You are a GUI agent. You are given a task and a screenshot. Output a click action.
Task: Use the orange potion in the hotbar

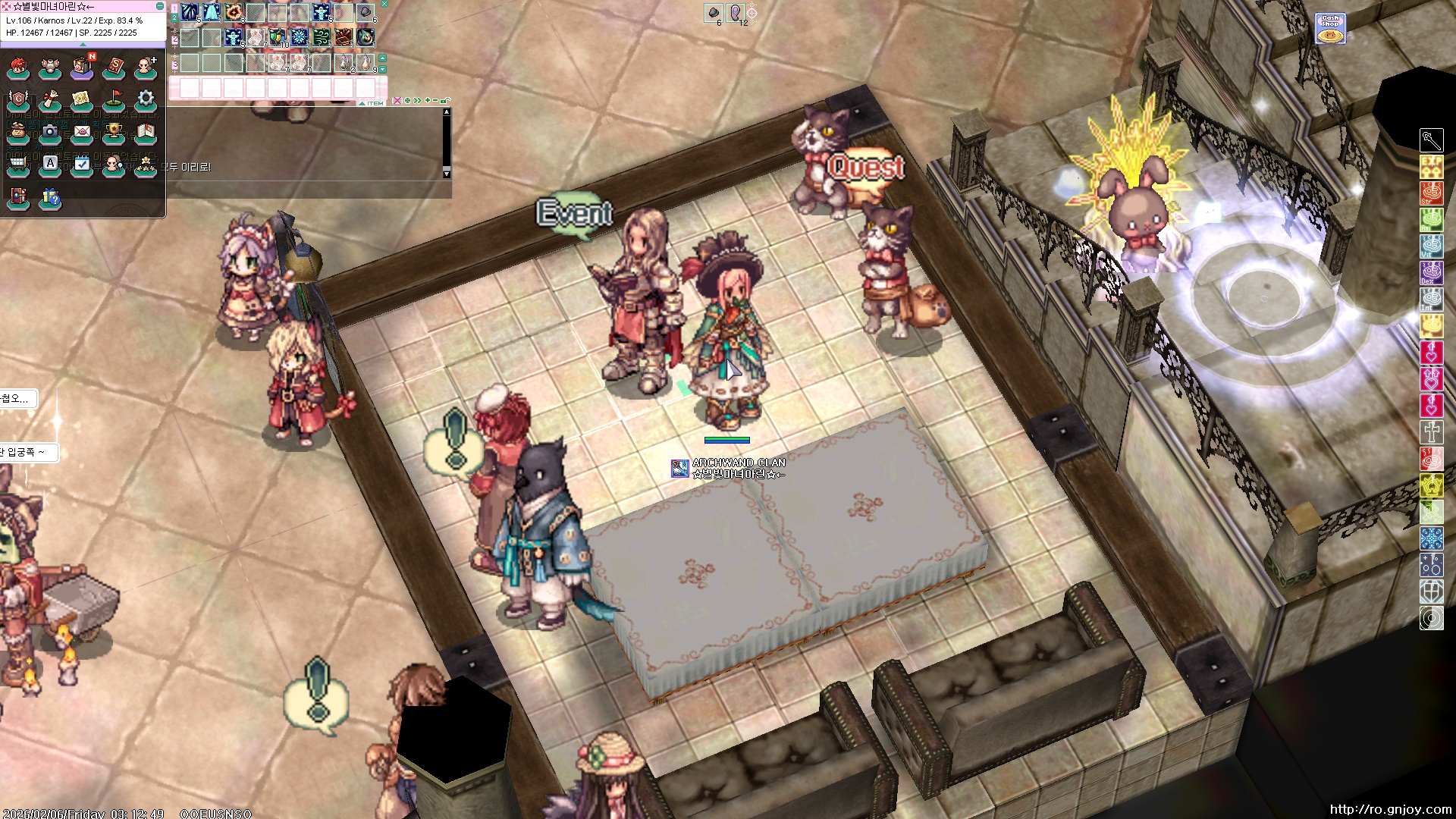point(366,62)
